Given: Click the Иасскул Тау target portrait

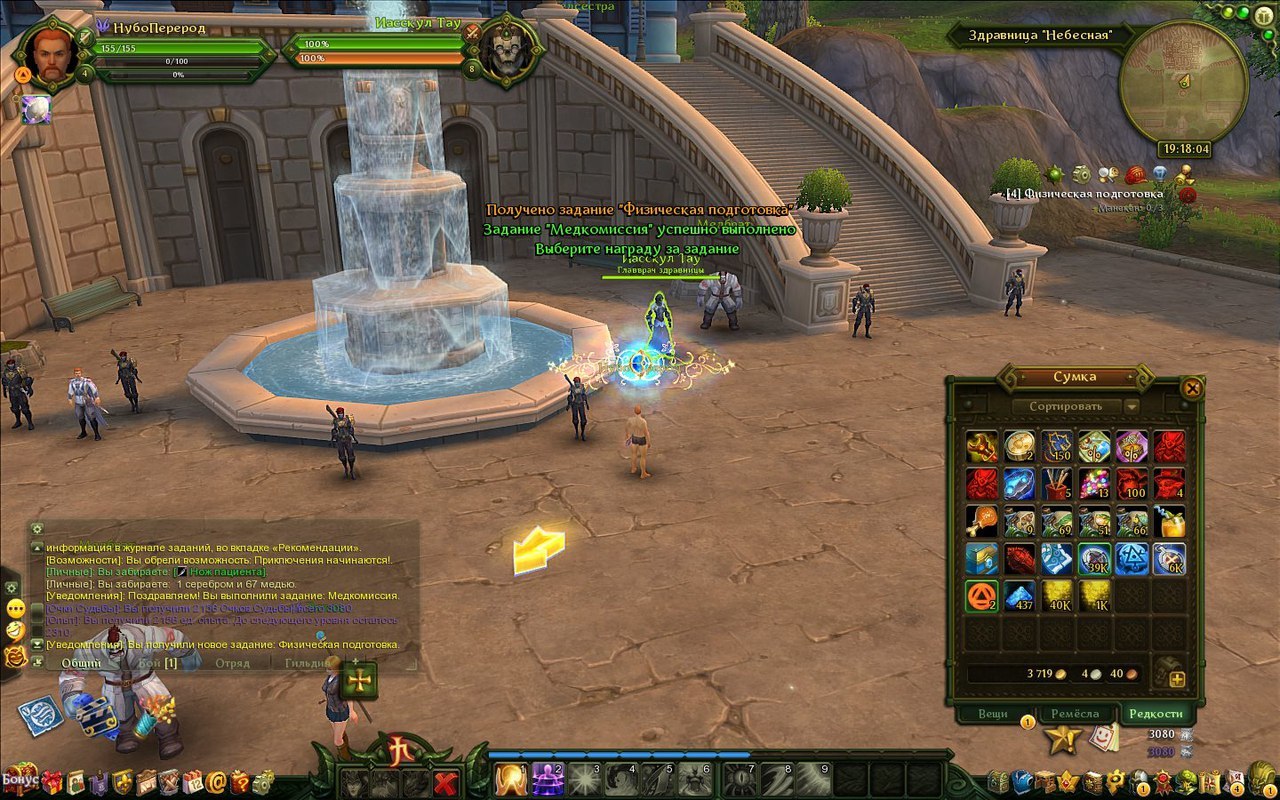Looking at the screenshot, I should pos(506,50).
